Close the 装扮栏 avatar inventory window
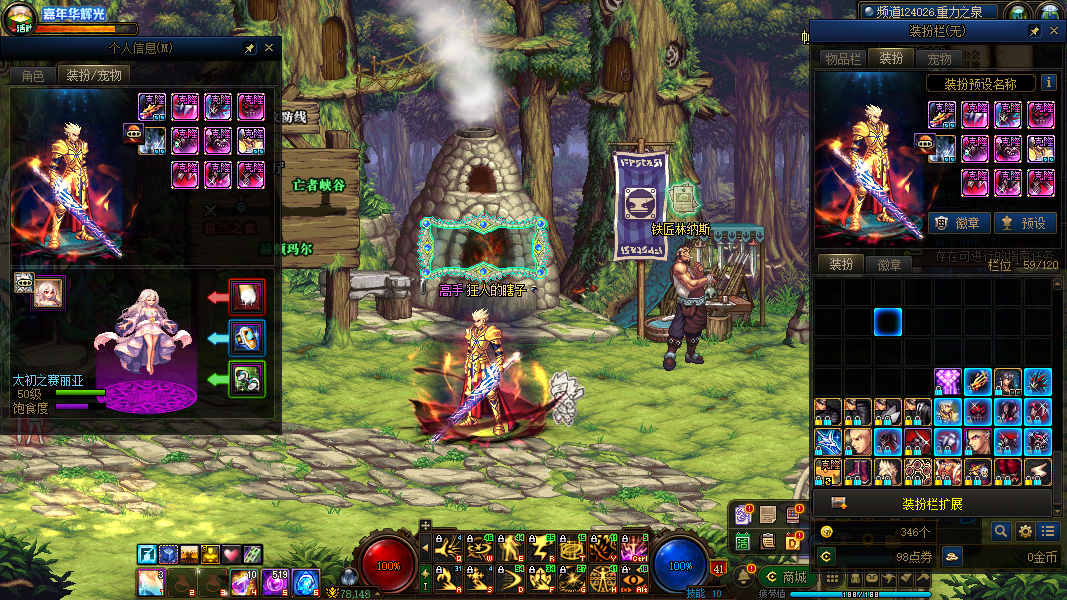Viewport: 1067px width, 600px height. tap(1053, 32)
